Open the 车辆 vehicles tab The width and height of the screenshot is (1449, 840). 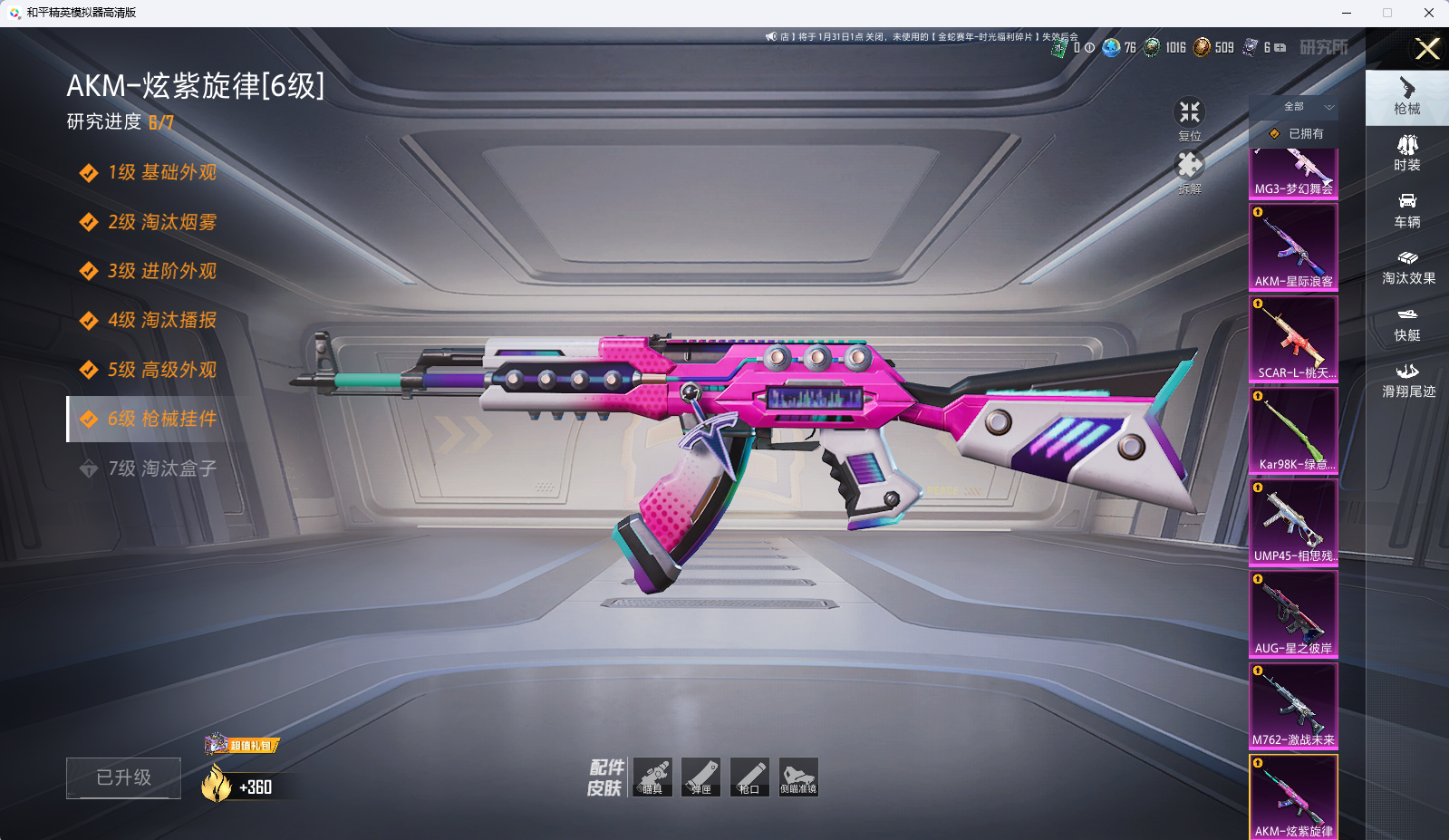click(1406, 209)
